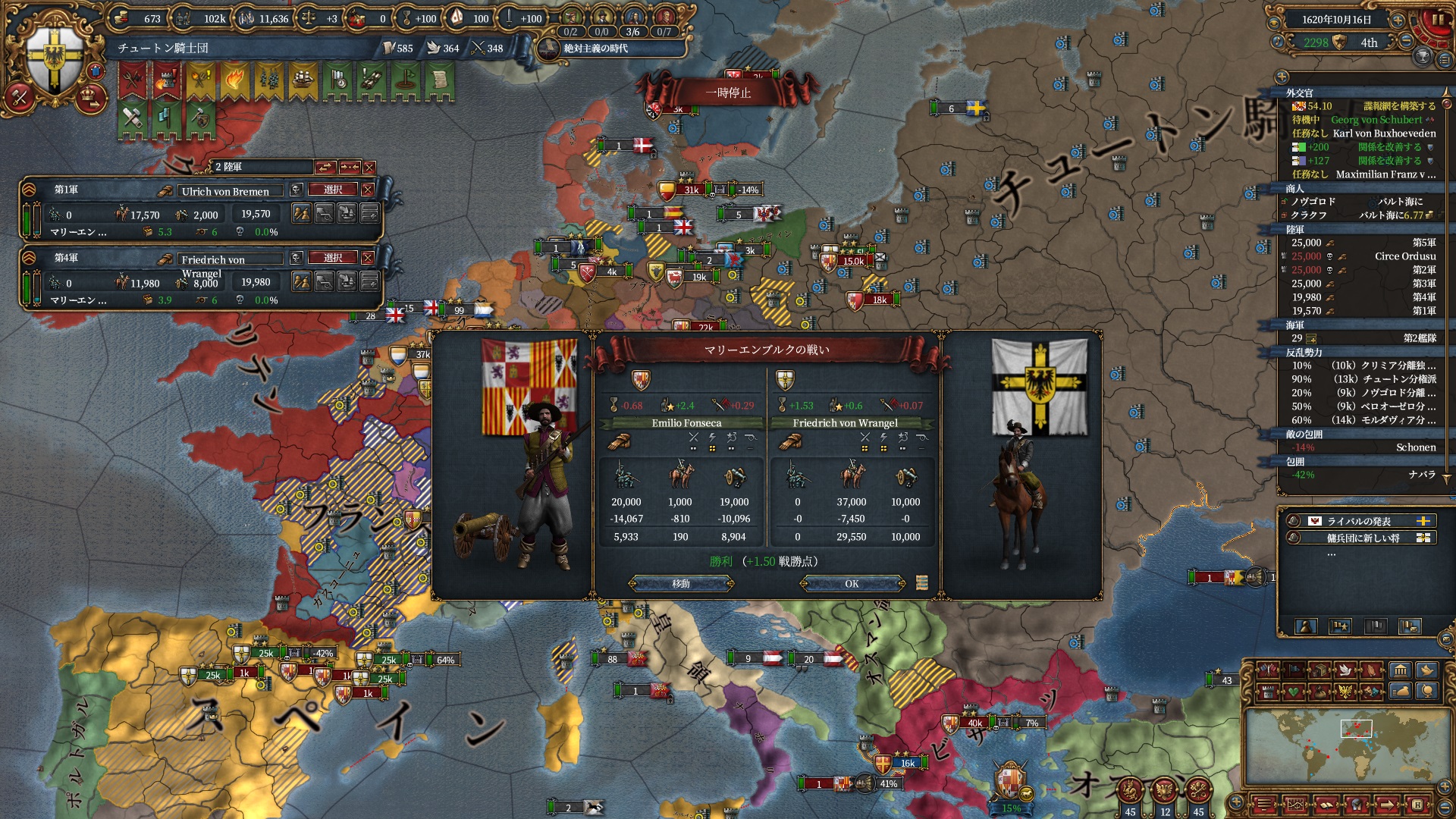
Task: Select 第4軍 with its 選択 button
Action: click(333, 258)
